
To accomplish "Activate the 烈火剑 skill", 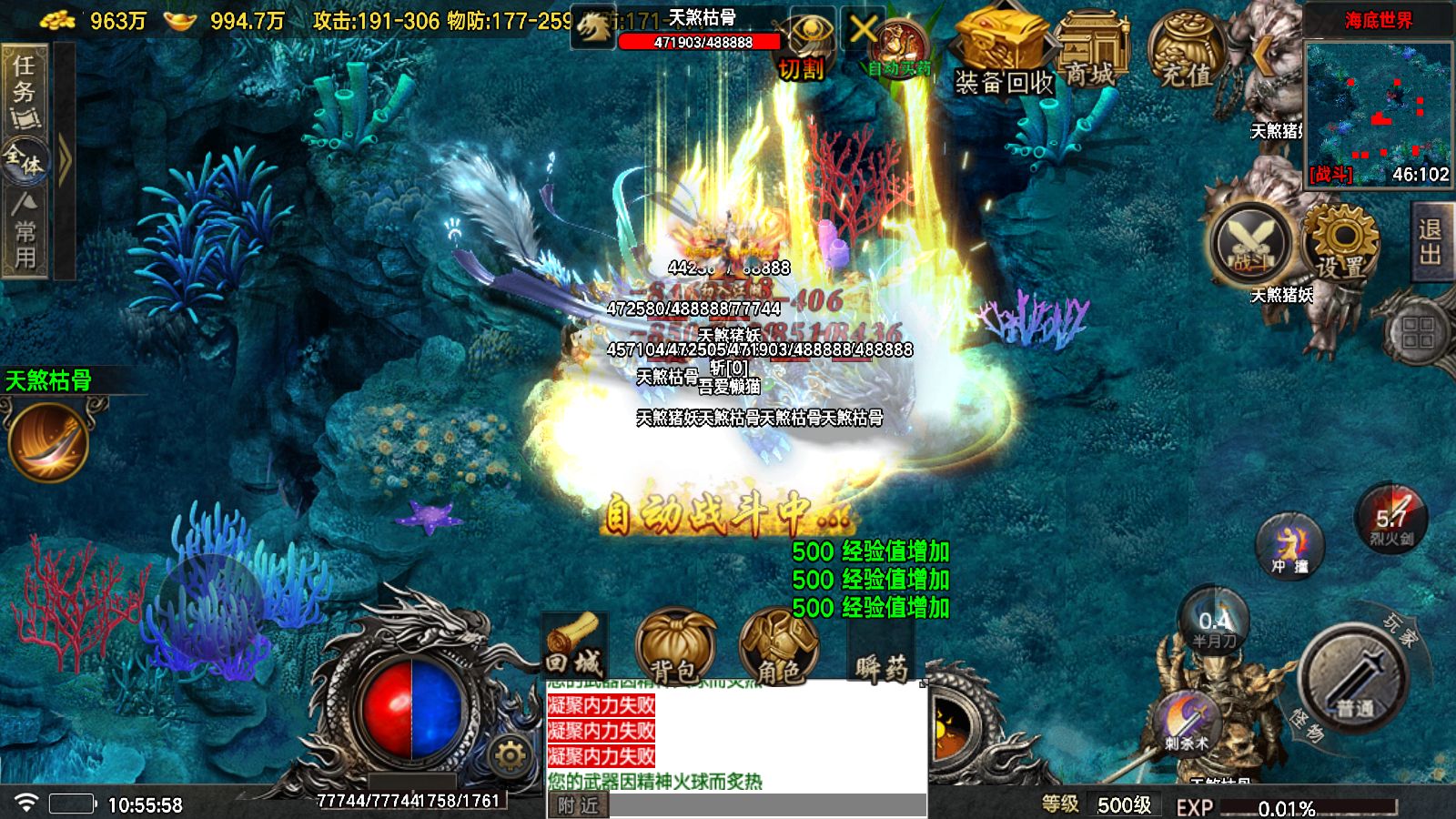I will pyautogui.click(x=1392, y=519).
